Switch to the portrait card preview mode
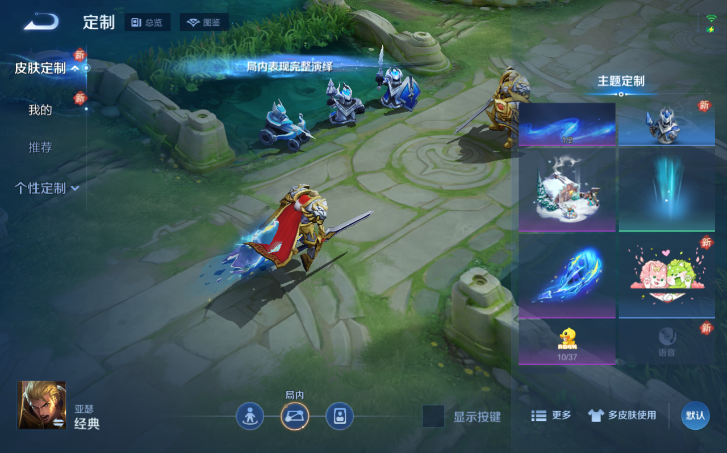 pos(339,416)
